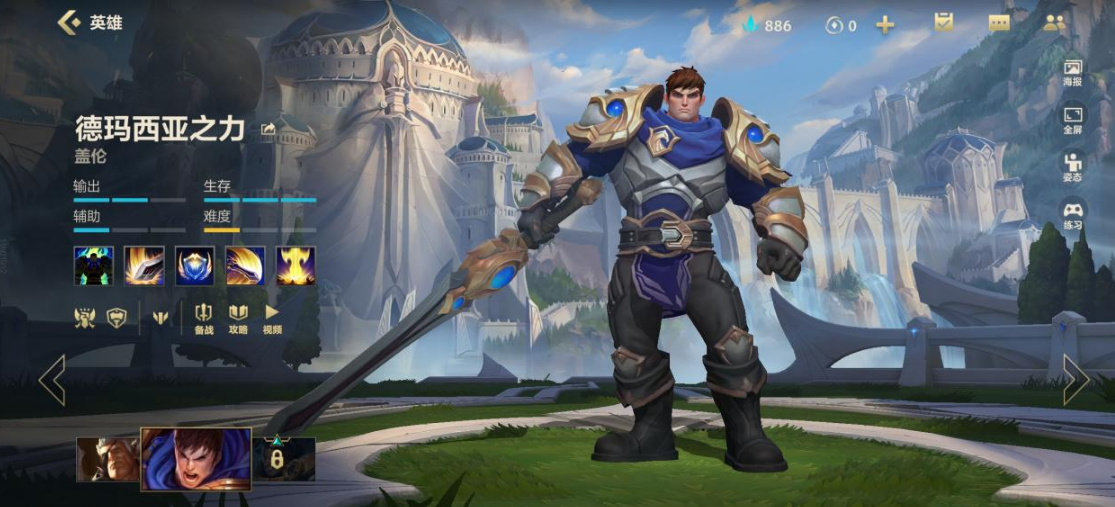Open the clipboard checklist tasks icon

click(943, 23)
